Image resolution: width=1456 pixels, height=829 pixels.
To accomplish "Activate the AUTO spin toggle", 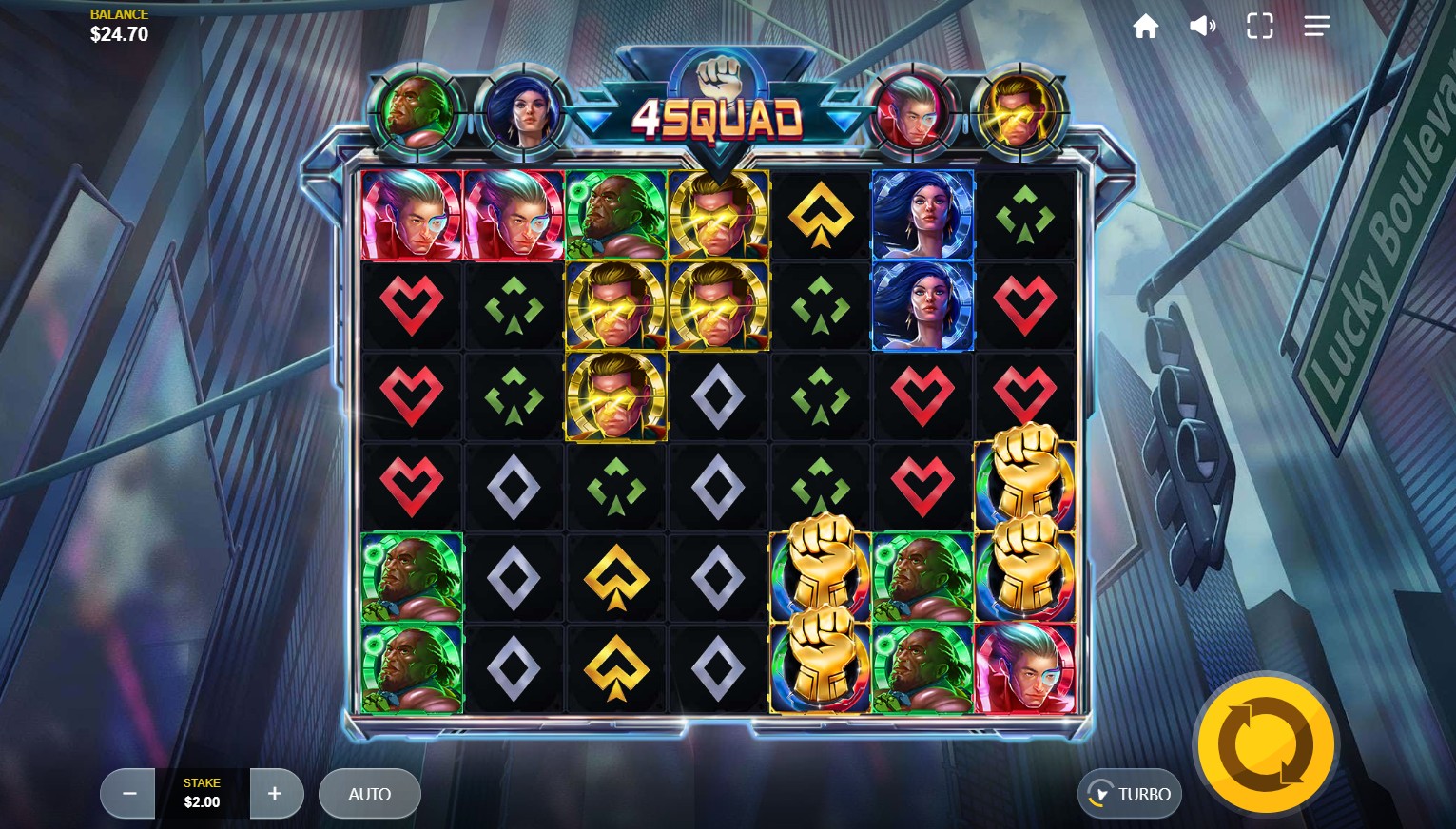I will coord(370,794).
